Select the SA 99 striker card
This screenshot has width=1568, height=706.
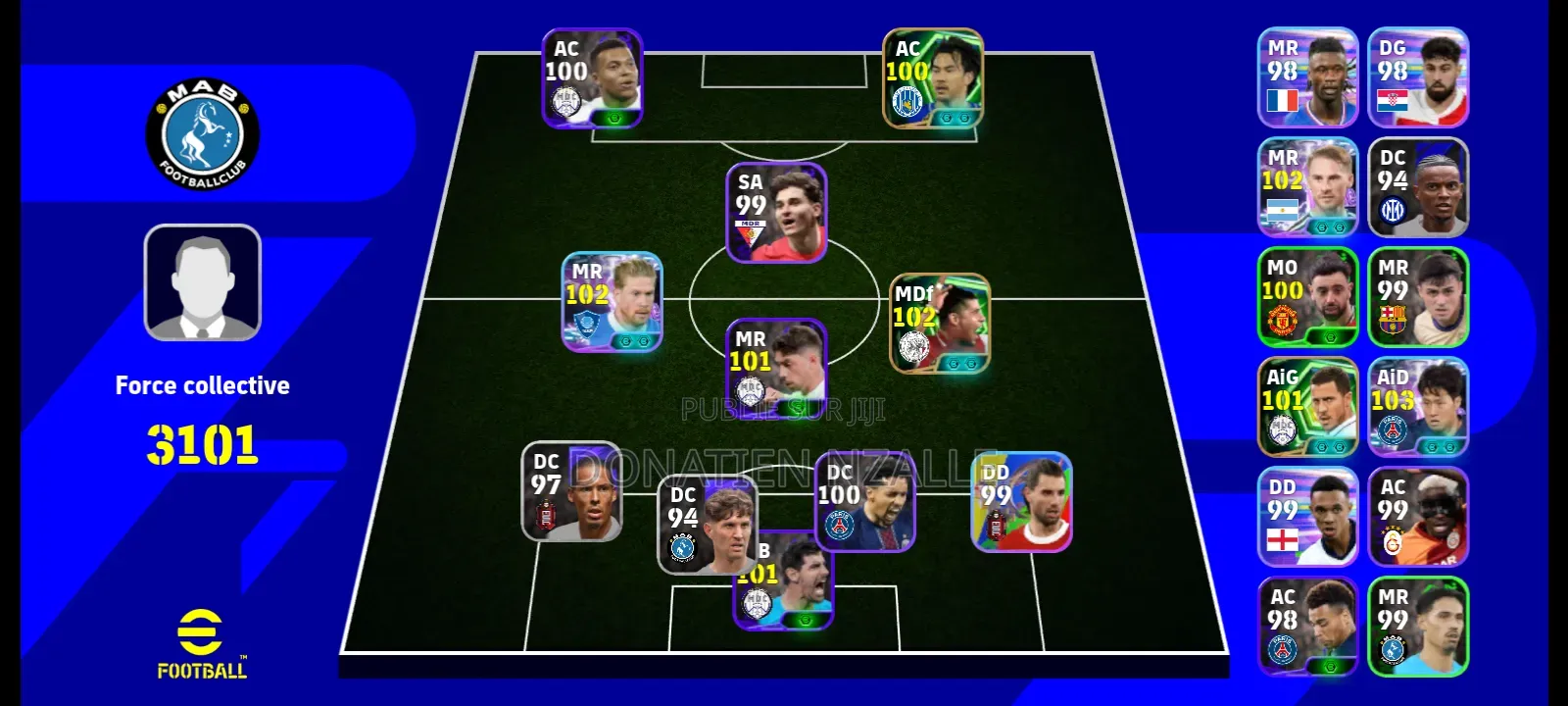point(776,213)
